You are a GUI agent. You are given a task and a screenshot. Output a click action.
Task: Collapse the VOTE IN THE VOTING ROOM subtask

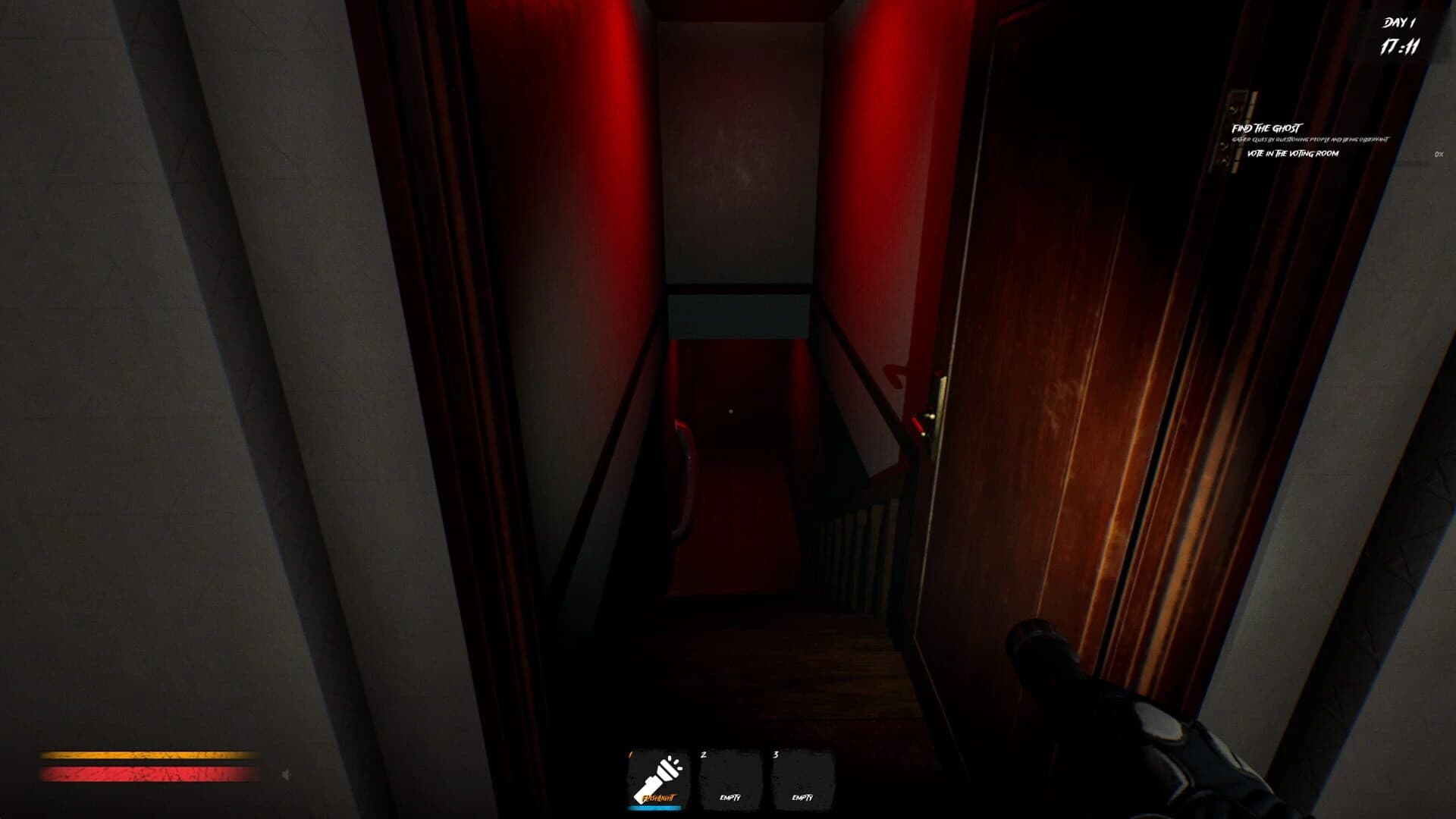pos(1293,153)
